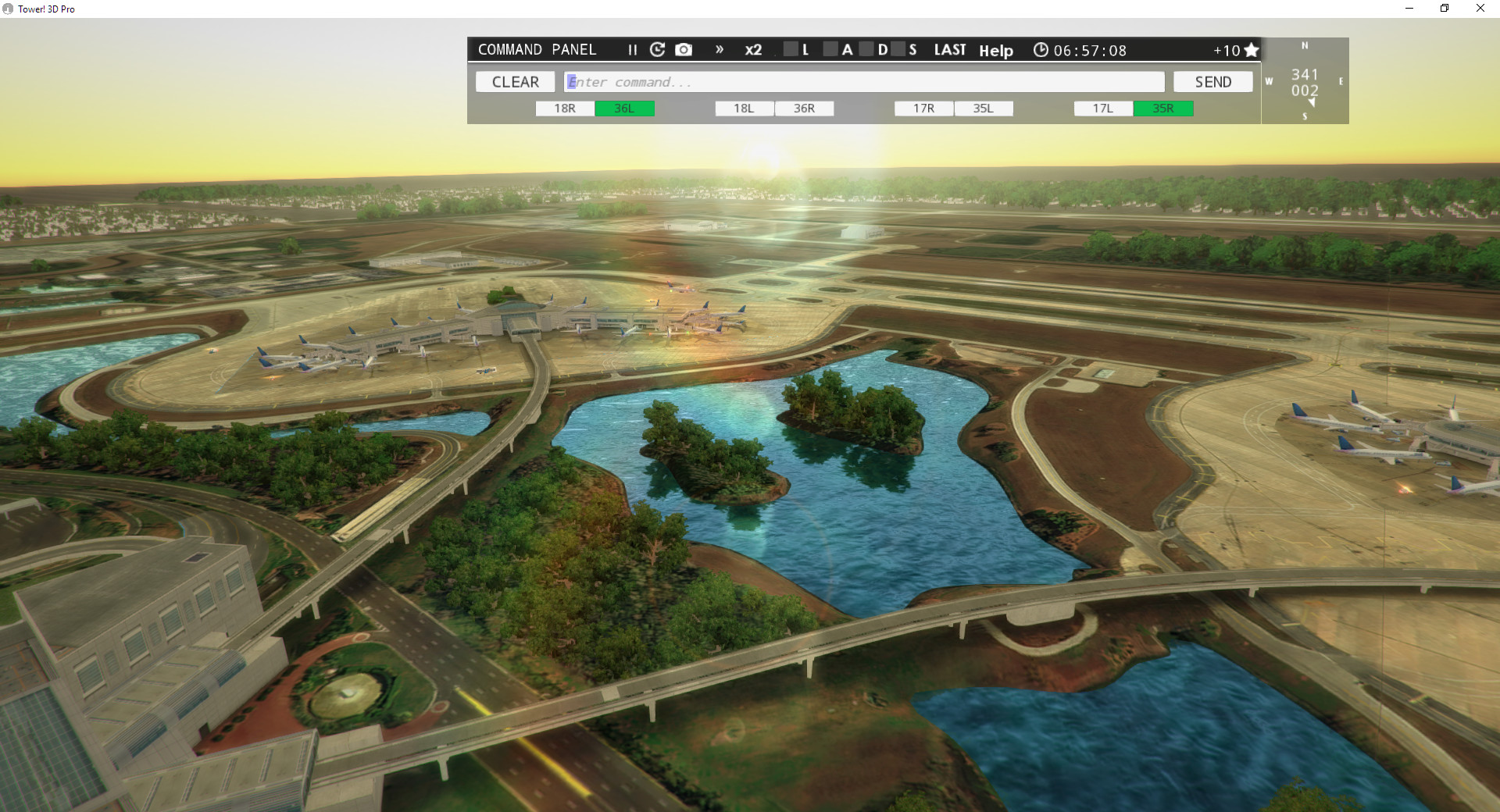The height and width of the screenshot is (812, 1500).
Task: Deactivate the active green 36L runway
Action: pyautogui.click(x=625, y=109)
